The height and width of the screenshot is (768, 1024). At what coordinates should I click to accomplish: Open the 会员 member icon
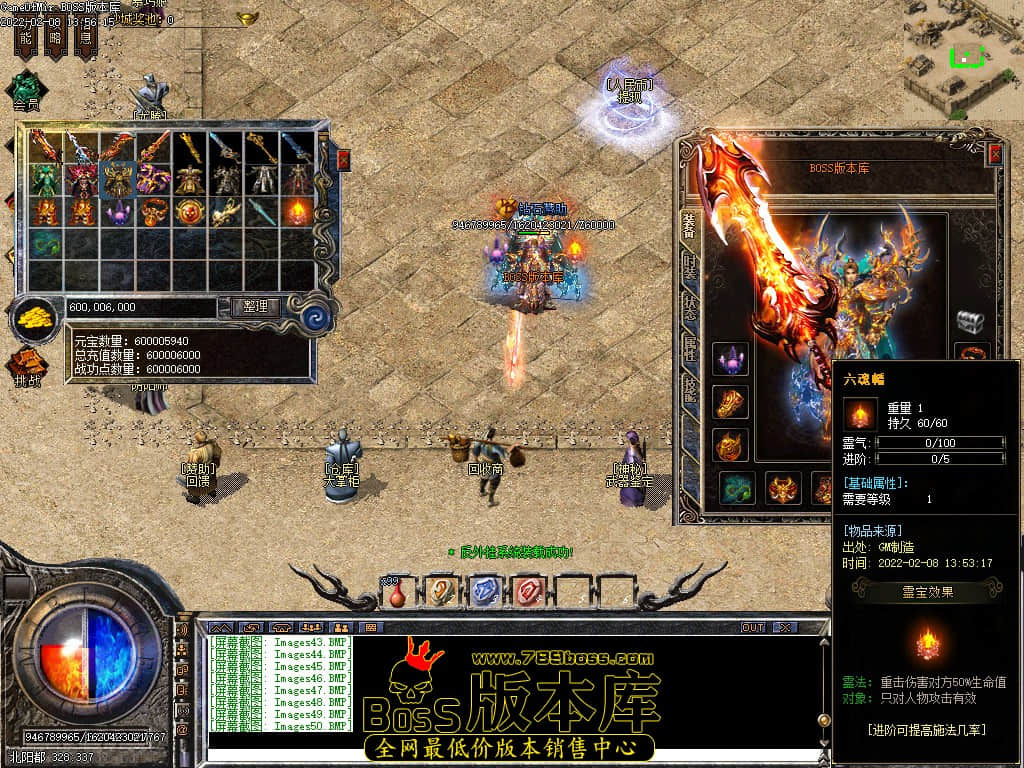(26, 90)
